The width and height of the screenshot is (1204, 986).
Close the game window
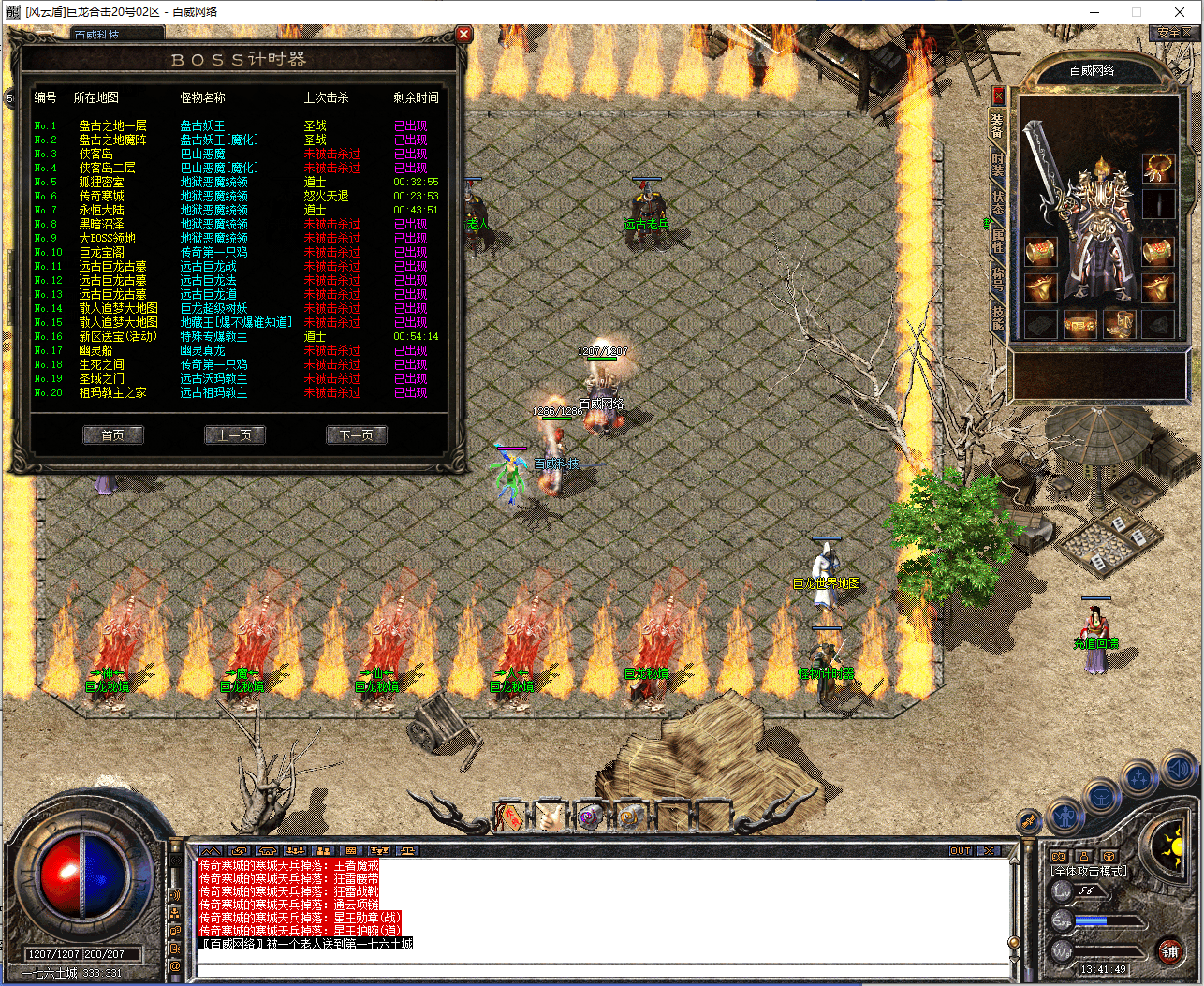1180,12
